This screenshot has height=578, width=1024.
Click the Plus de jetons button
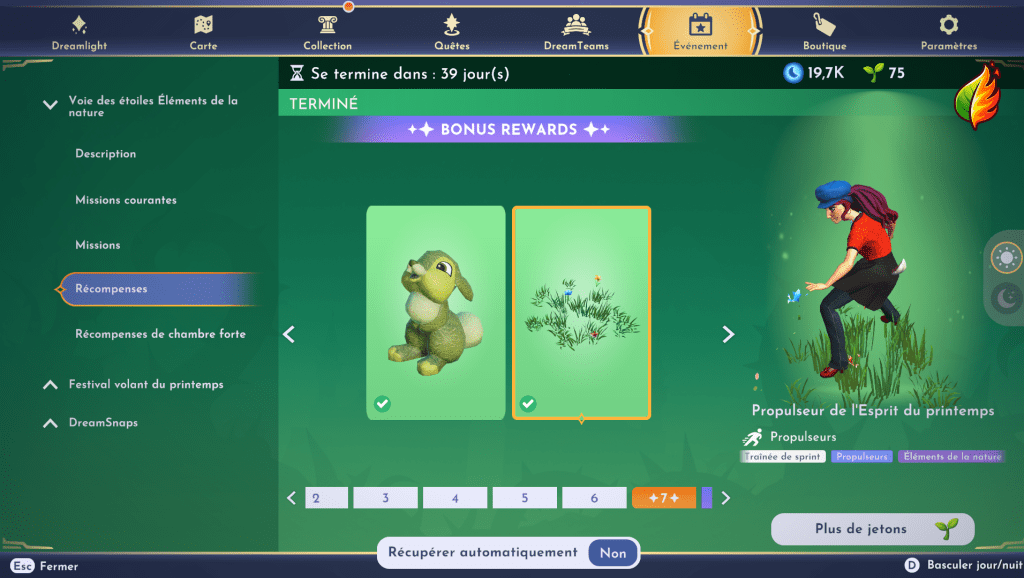click(x=872, y=529)
